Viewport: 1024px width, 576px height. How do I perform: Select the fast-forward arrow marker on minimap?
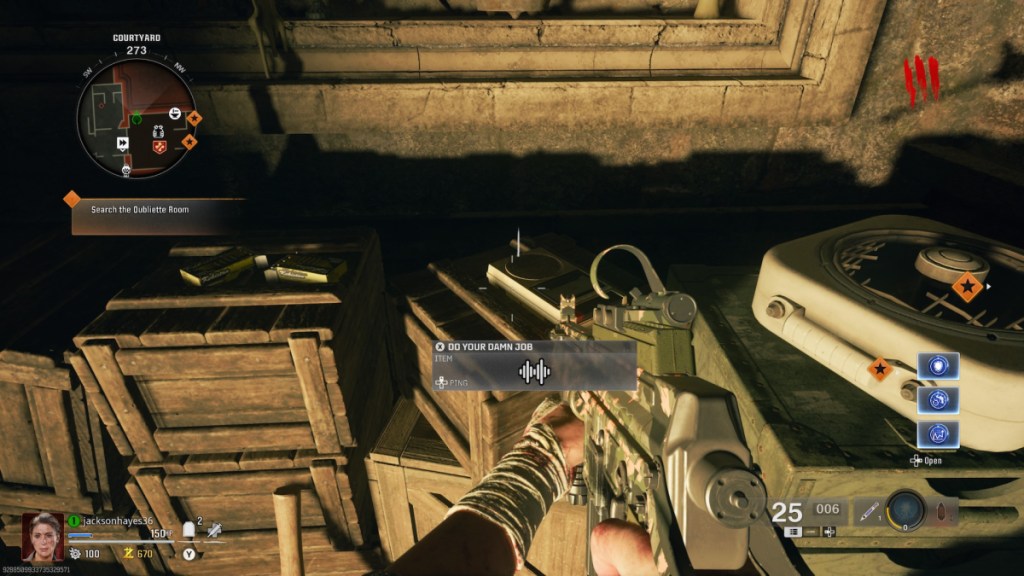(123, 144)
